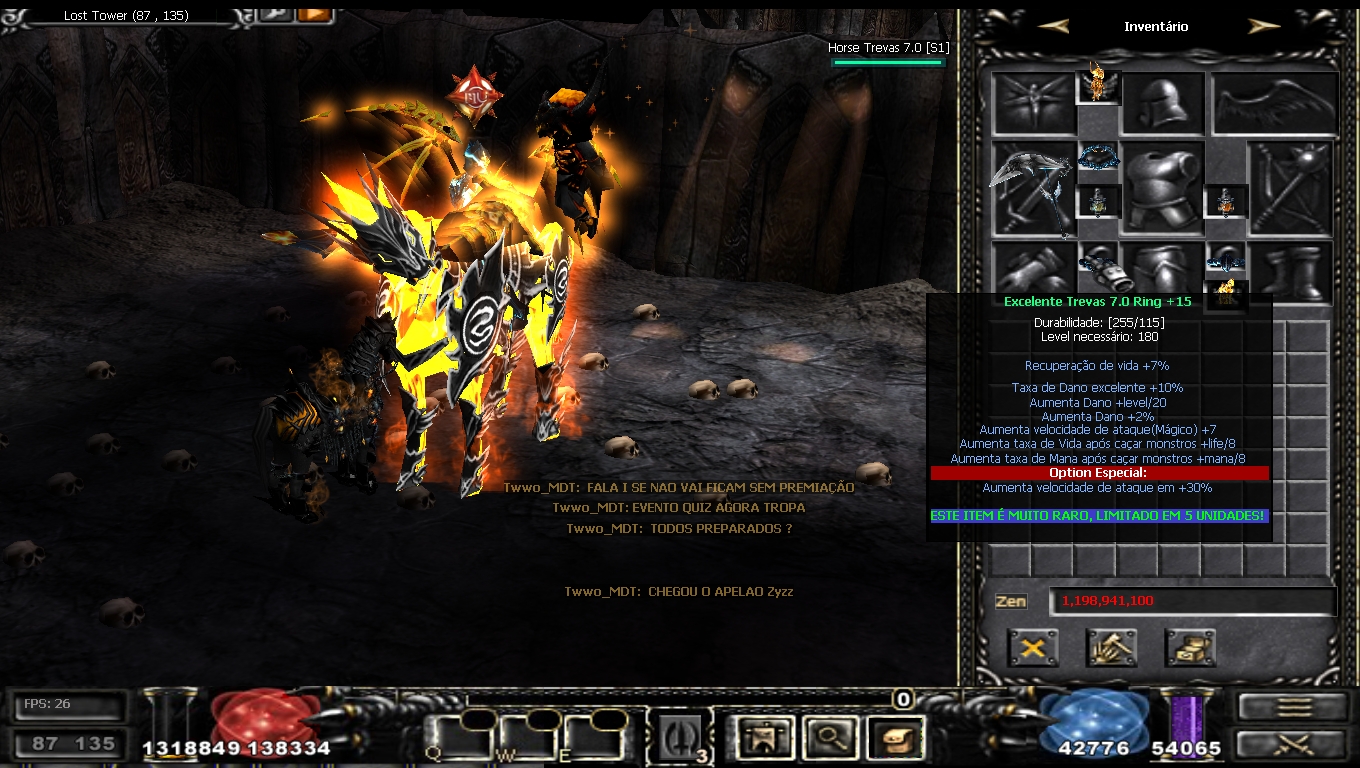
Task: Open the character helmet-and-armor button
Action: pyautogui.click(x=764, y=739)
